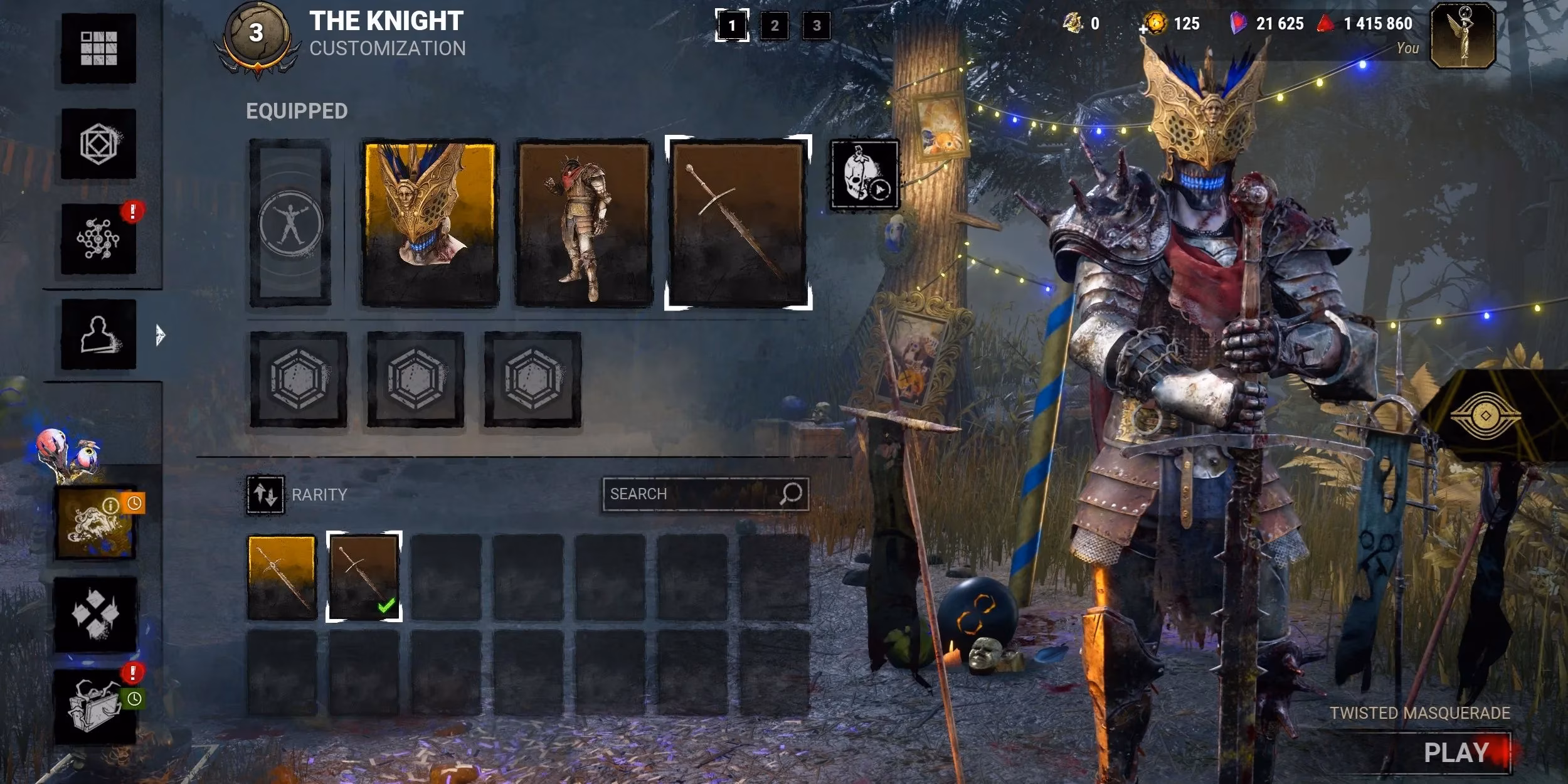Select loadout preset 1

732,26
